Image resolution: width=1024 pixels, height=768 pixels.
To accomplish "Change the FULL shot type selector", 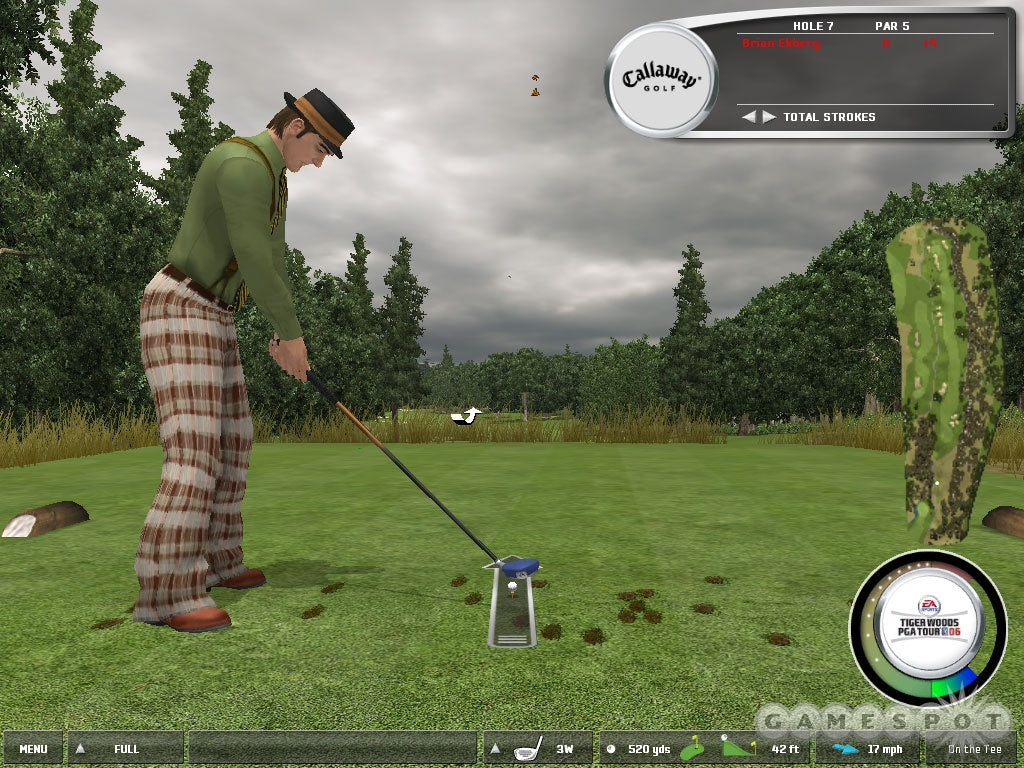I will (x=126, y=748).
